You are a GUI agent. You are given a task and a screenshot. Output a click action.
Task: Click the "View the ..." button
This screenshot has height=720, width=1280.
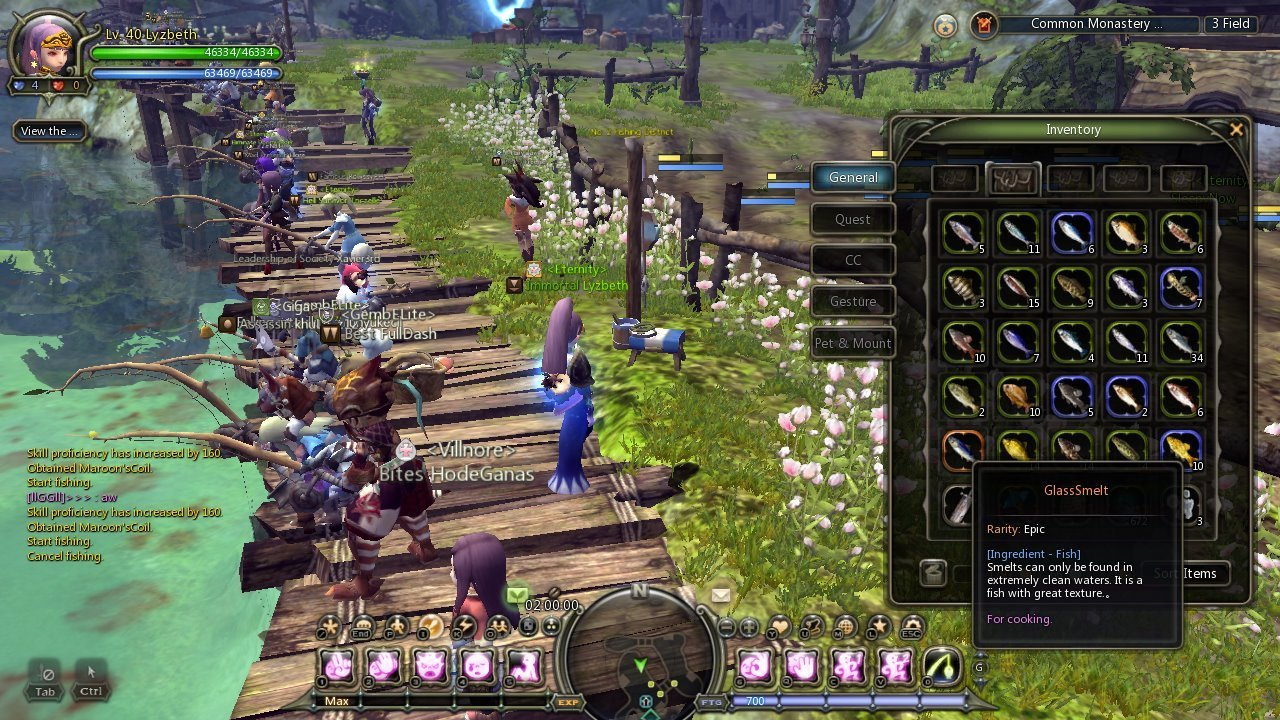pyautogui.click(x=49, y=131)
